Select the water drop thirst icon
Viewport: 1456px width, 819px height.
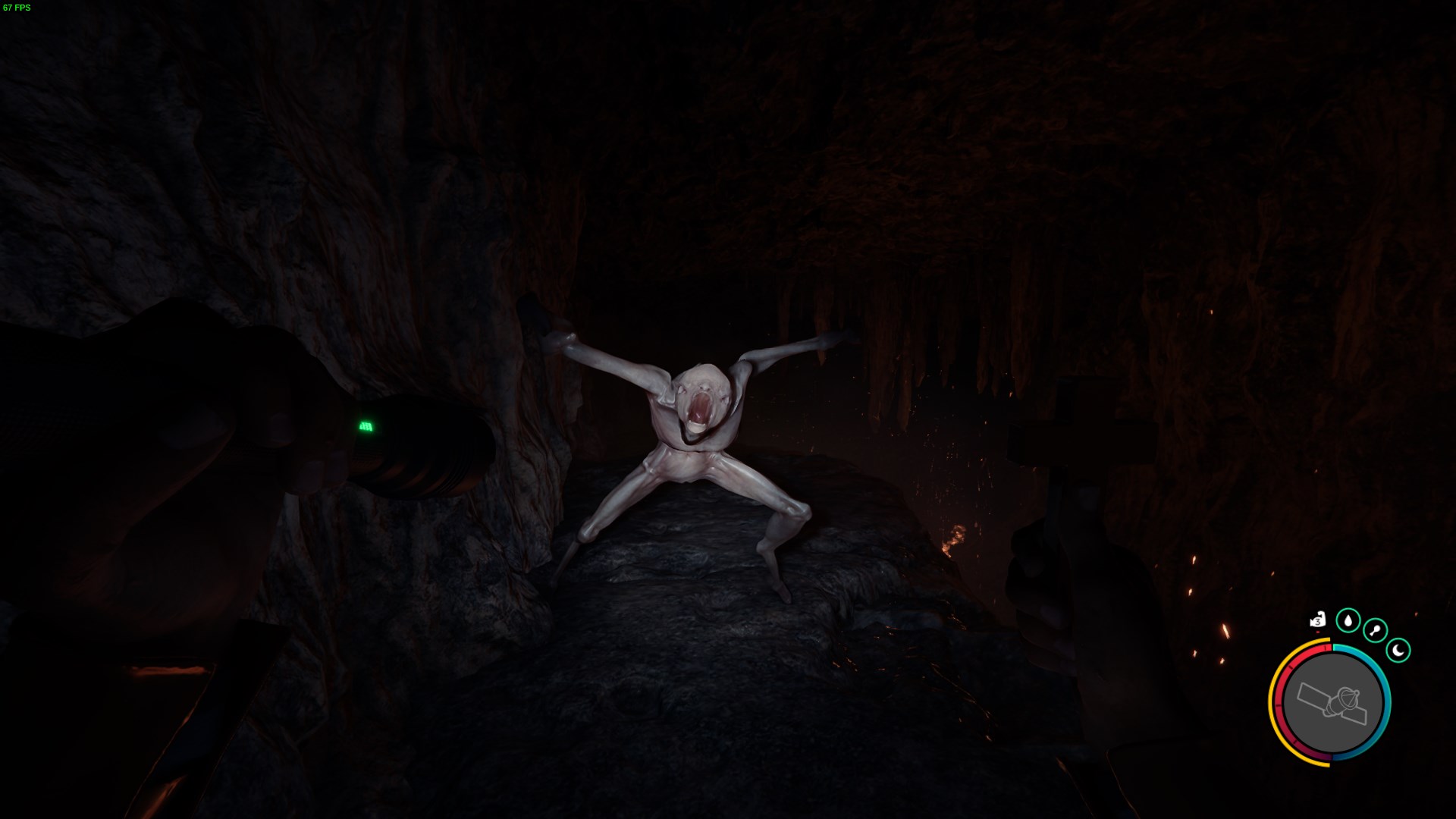tap(1348, 620)
